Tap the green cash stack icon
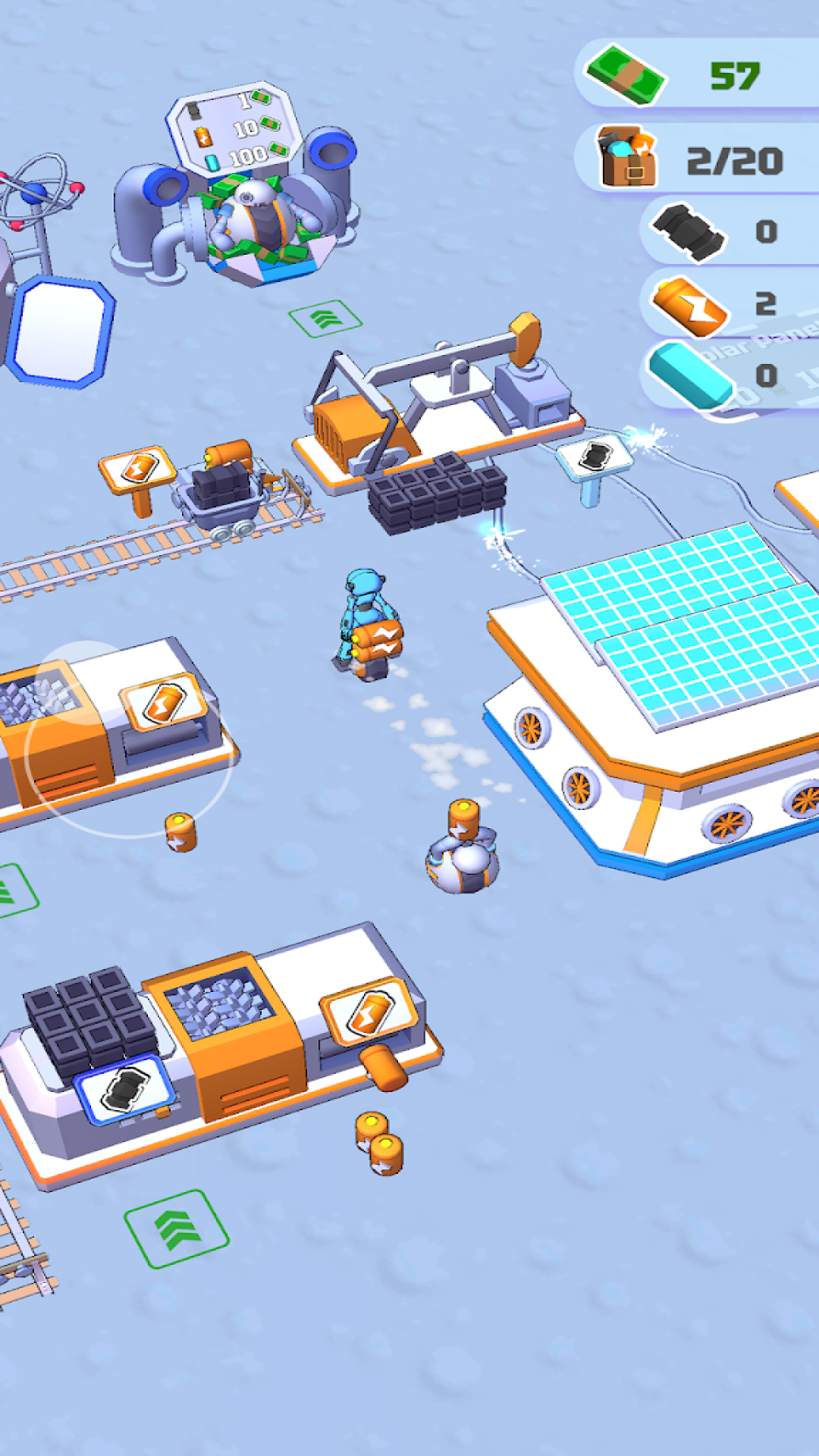Image resolution: width=819 pixels, height=1456 pixels. point(626,75)
